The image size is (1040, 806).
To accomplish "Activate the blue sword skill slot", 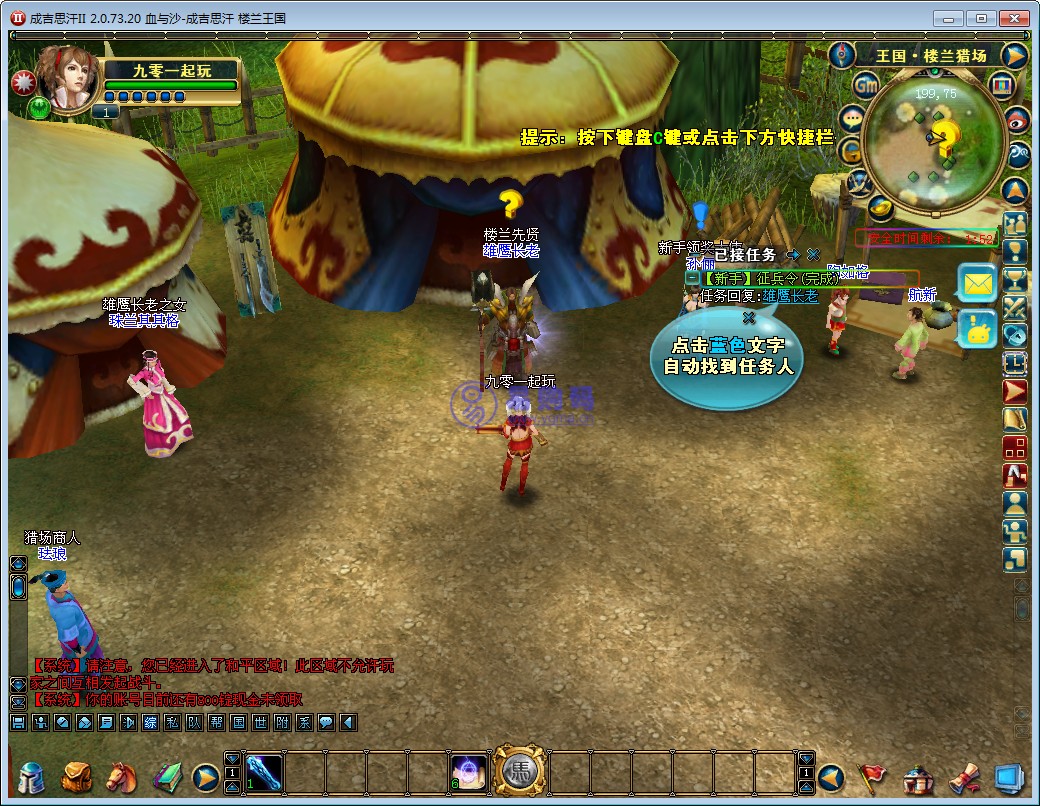I will pos(264,772).
